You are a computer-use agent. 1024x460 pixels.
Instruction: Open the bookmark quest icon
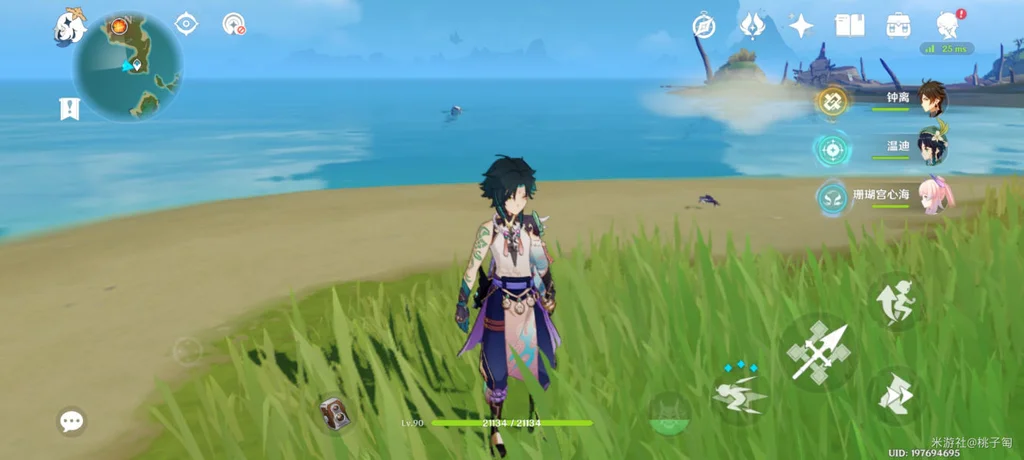[x=69, y=108]
